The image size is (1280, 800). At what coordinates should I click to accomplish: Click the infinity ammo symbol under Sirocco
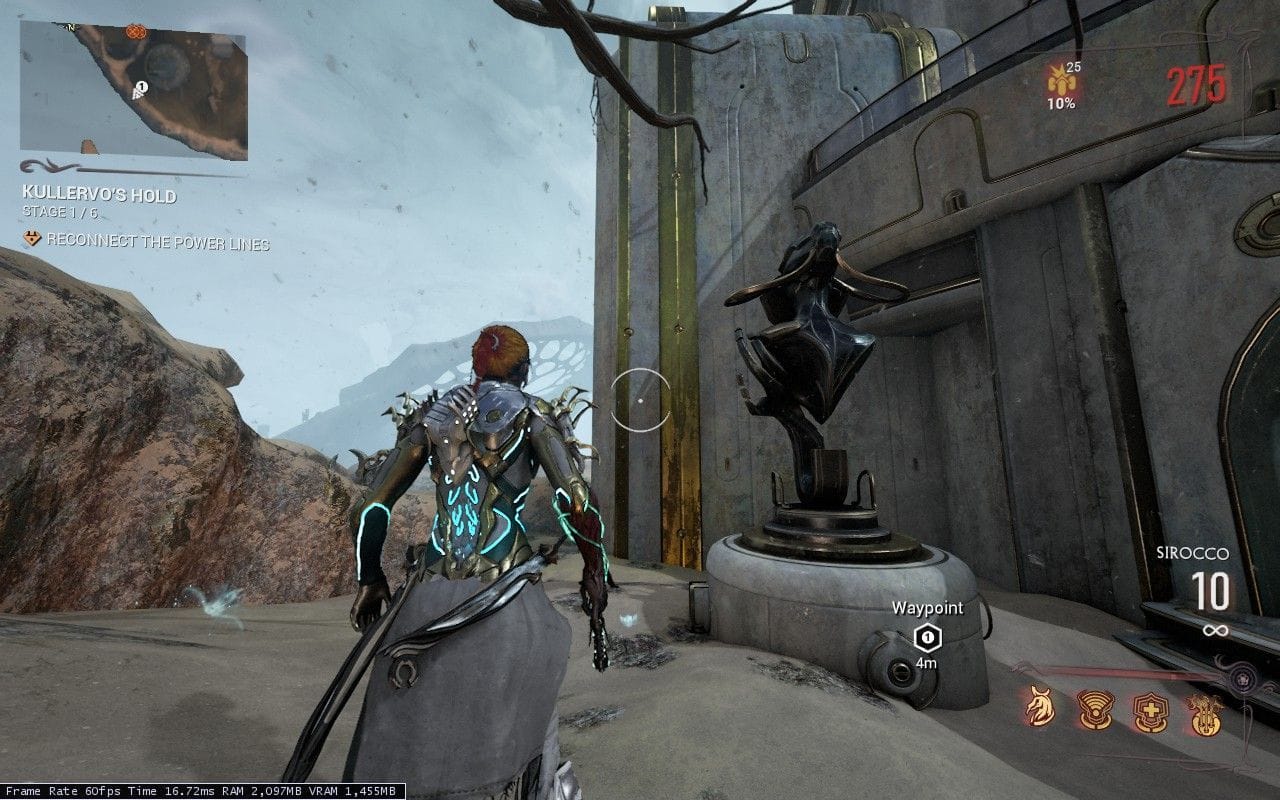pyautogui.click(x=1216, y=628)
